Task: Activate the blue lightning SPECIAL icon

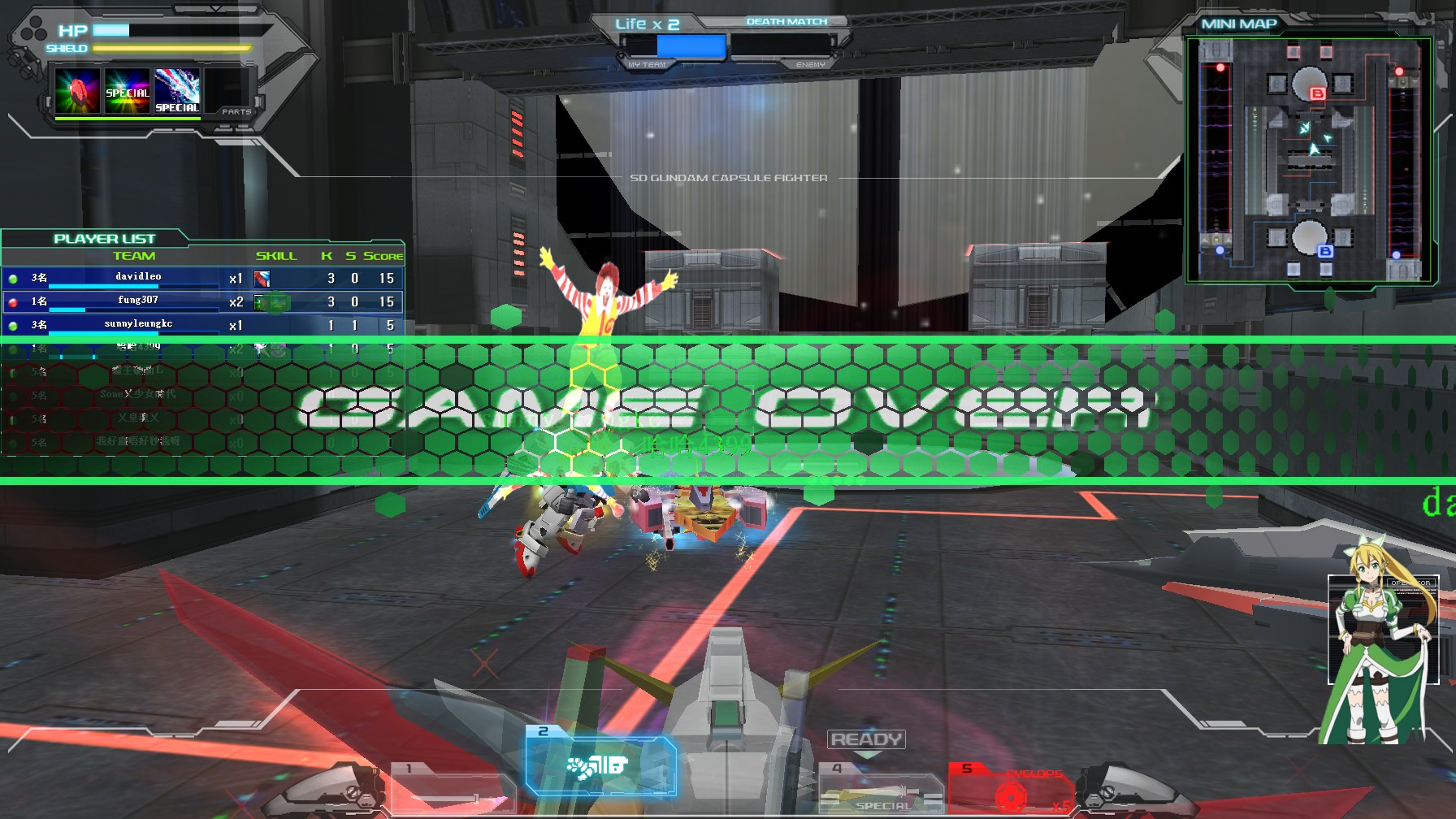Action: pyautogui.click(x=176, y=92)
